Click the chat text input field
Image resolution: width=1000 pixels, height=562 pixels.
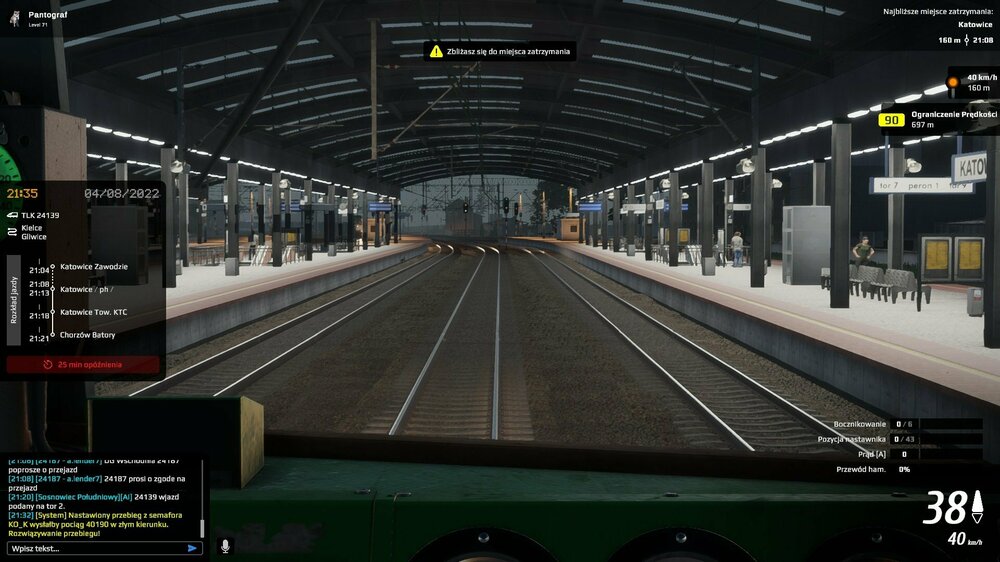click(95, 548)
